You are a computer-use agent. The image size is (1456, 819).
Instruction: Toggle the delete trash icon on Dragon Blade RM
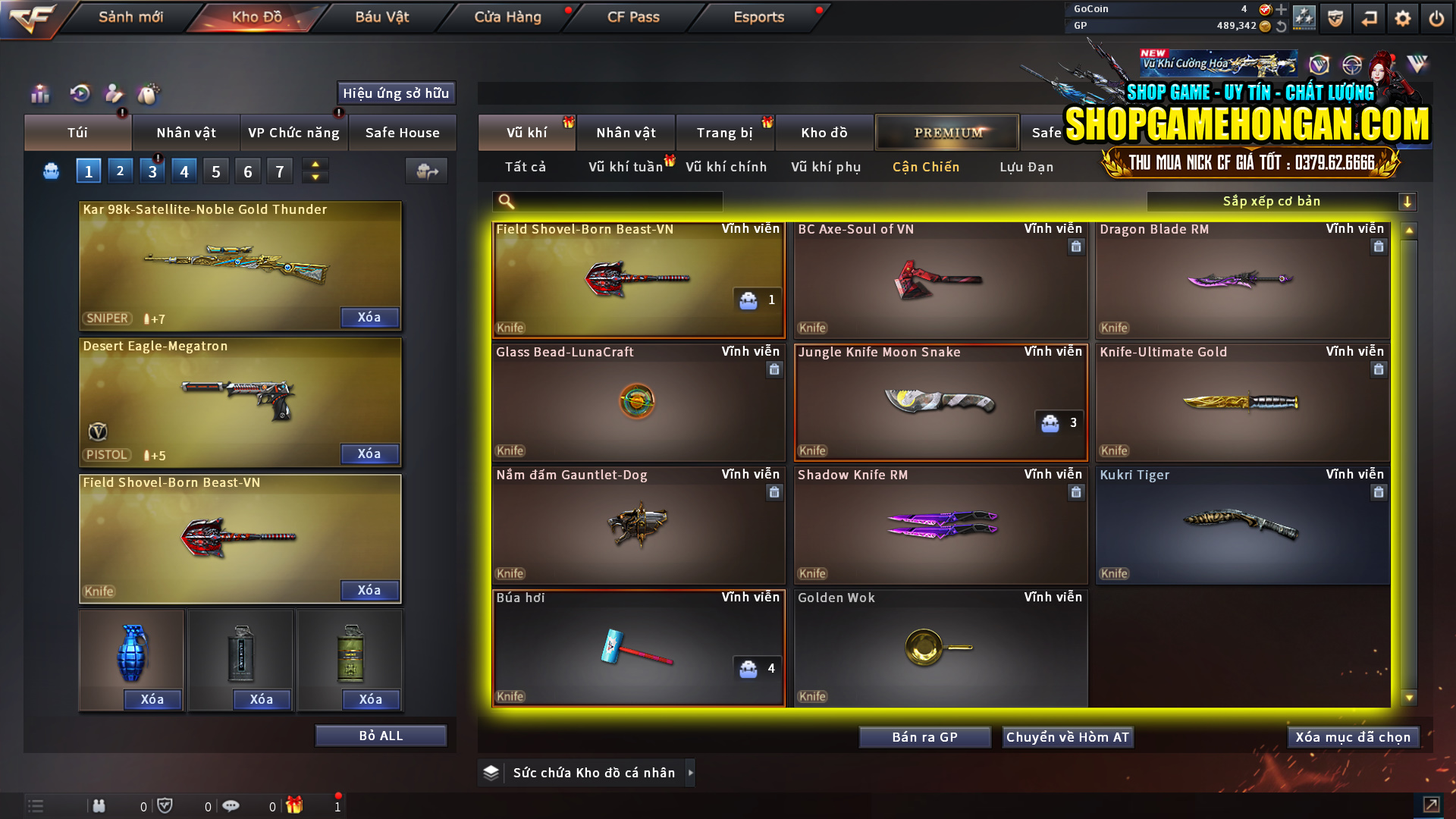pyautogui.click(x=1378, y=246)
